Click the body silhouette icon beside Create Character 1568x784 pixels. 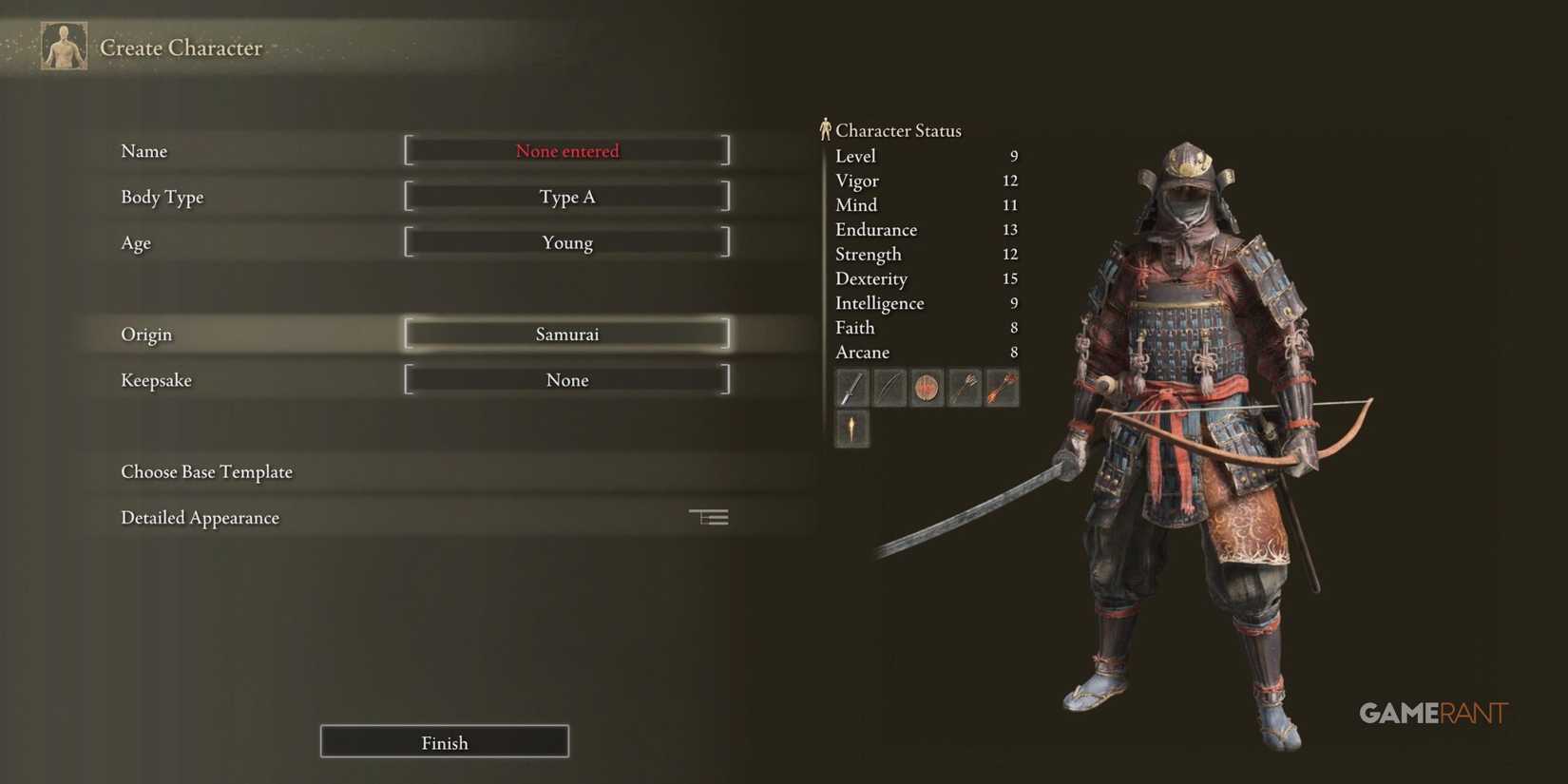coord(63,45)
